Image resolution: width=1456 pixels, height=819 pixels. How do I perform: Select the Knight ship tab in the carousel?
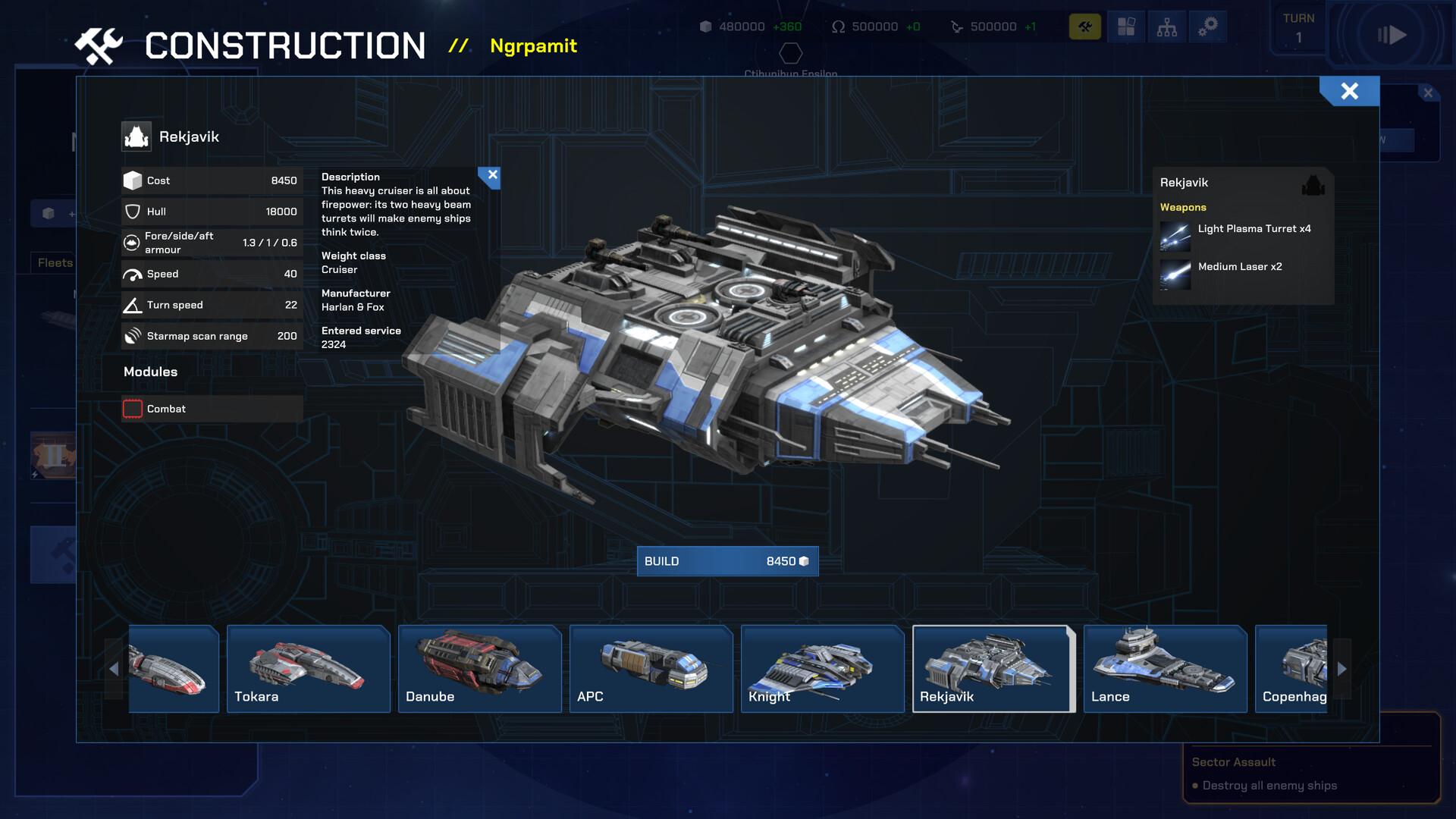click(x=822, y=669)
